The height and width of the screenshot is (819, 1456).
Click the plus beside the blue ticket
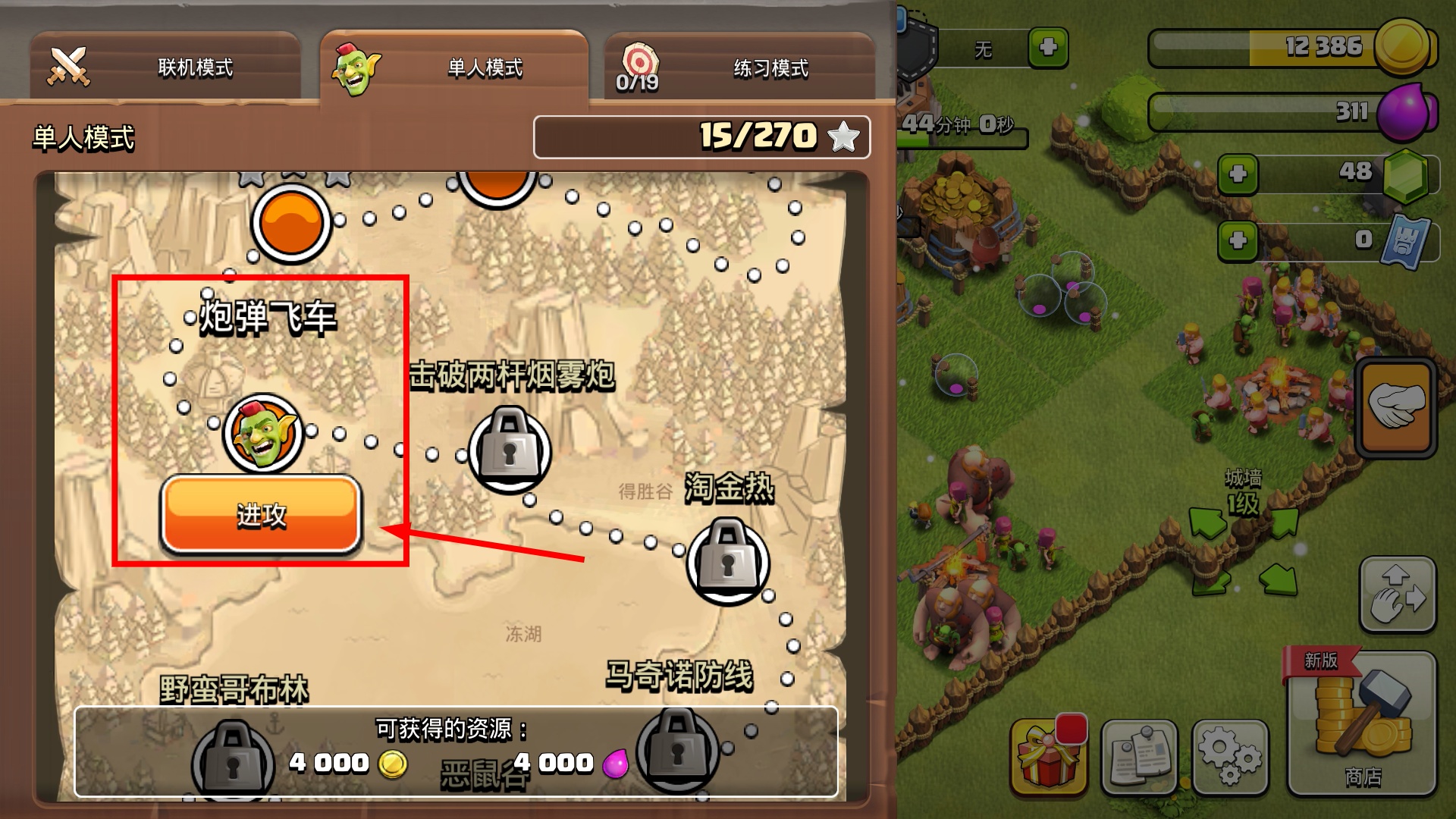(x=1238, y=241)
